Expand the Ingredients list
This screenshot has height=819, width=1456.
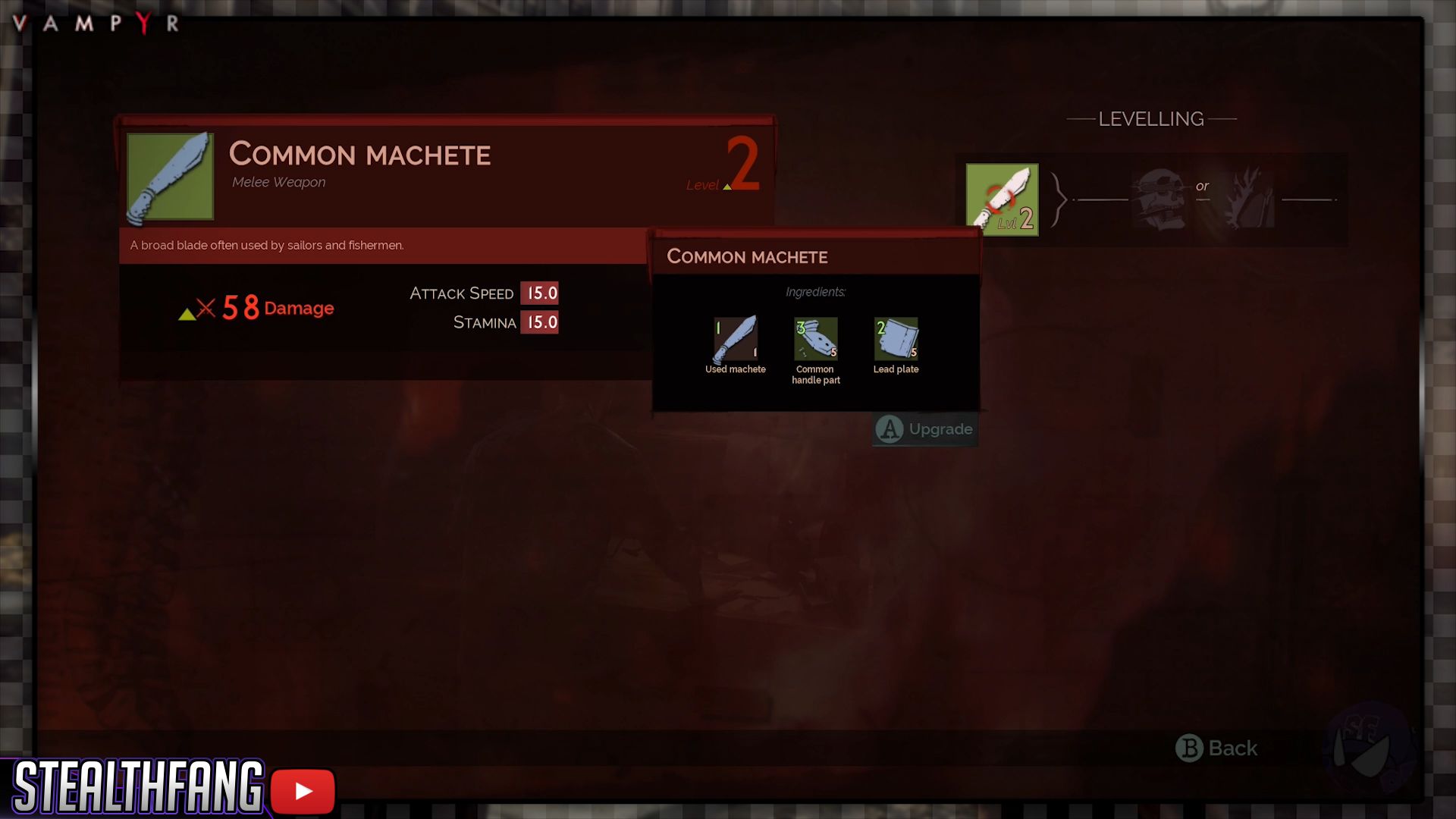point(816,292)
